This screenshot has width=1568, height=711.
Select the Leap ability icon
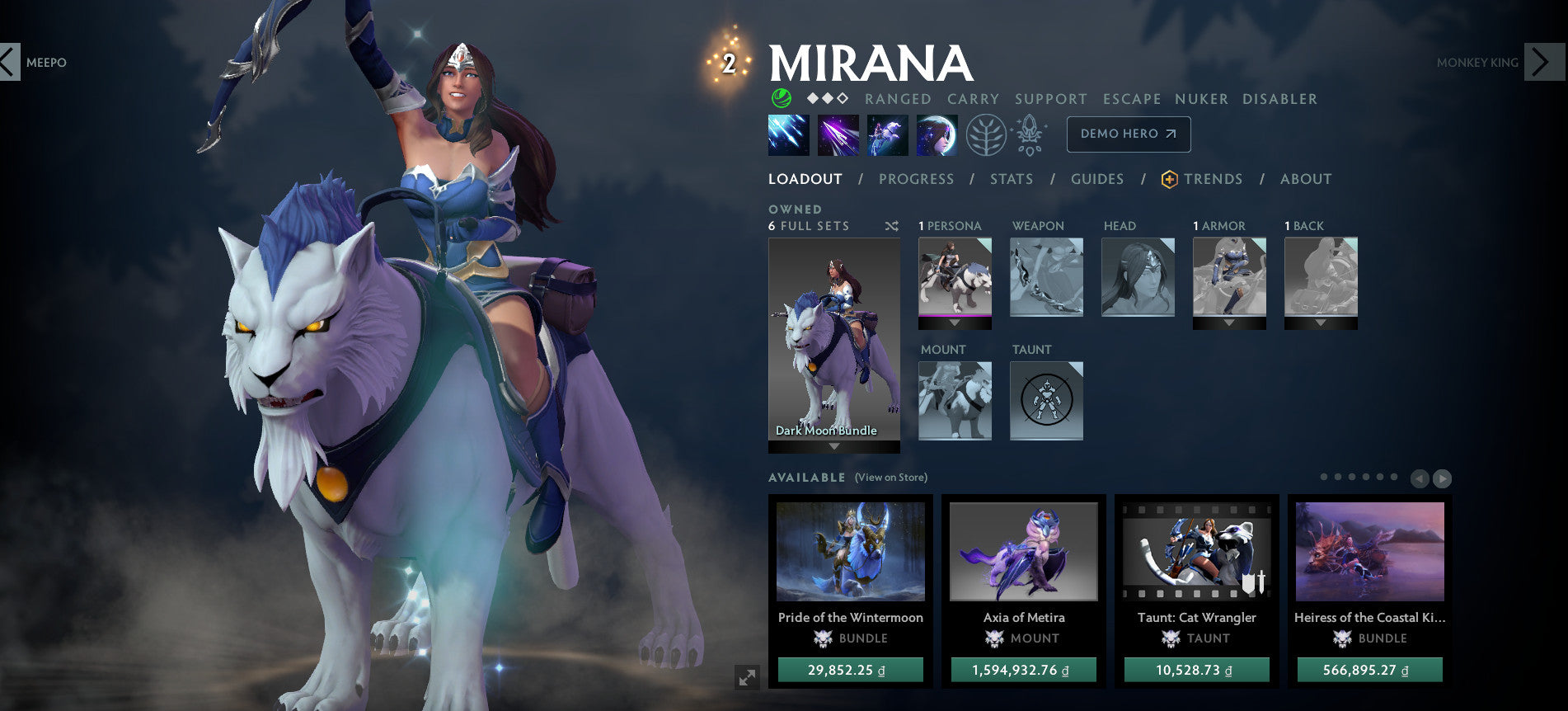pyautogui.click(x=888, y=134)
